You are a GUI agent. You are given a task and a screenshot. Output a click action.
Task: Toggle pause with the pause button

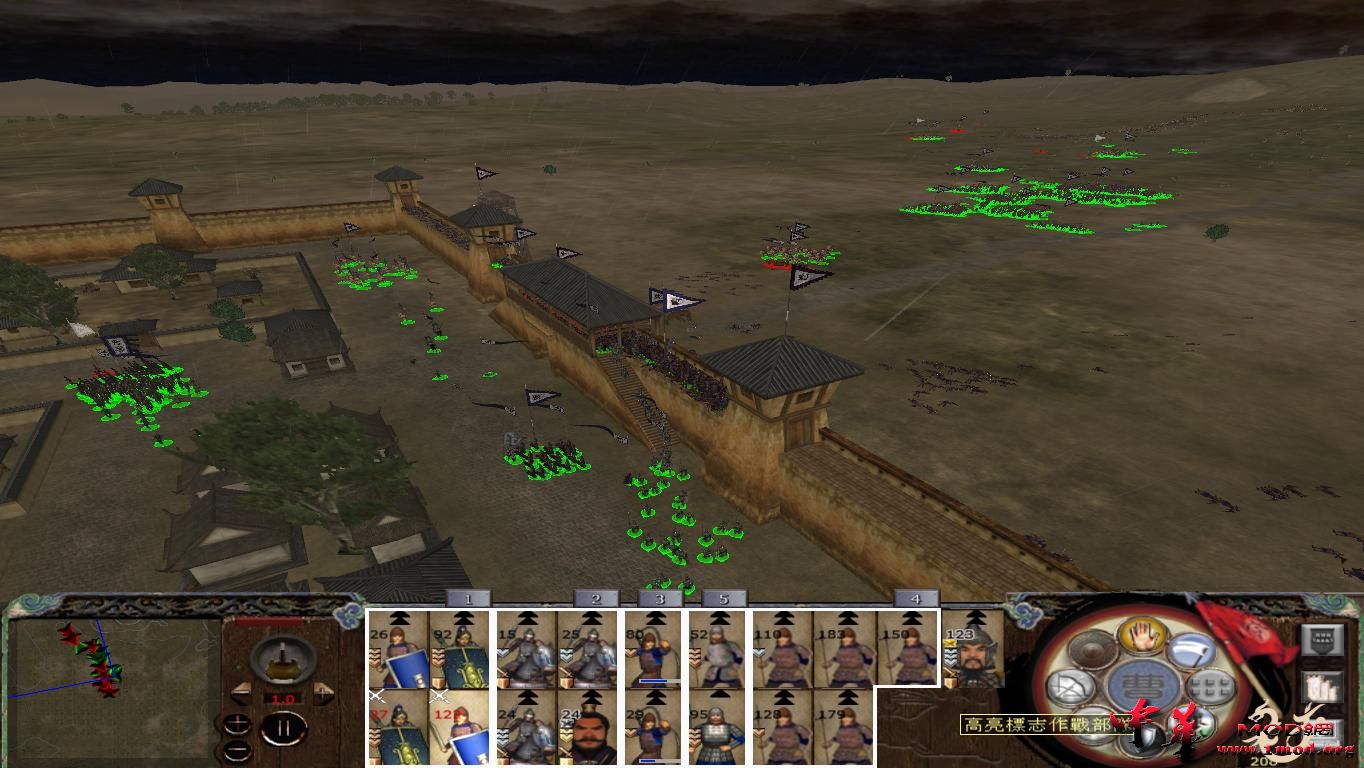(x=282, y=728)
